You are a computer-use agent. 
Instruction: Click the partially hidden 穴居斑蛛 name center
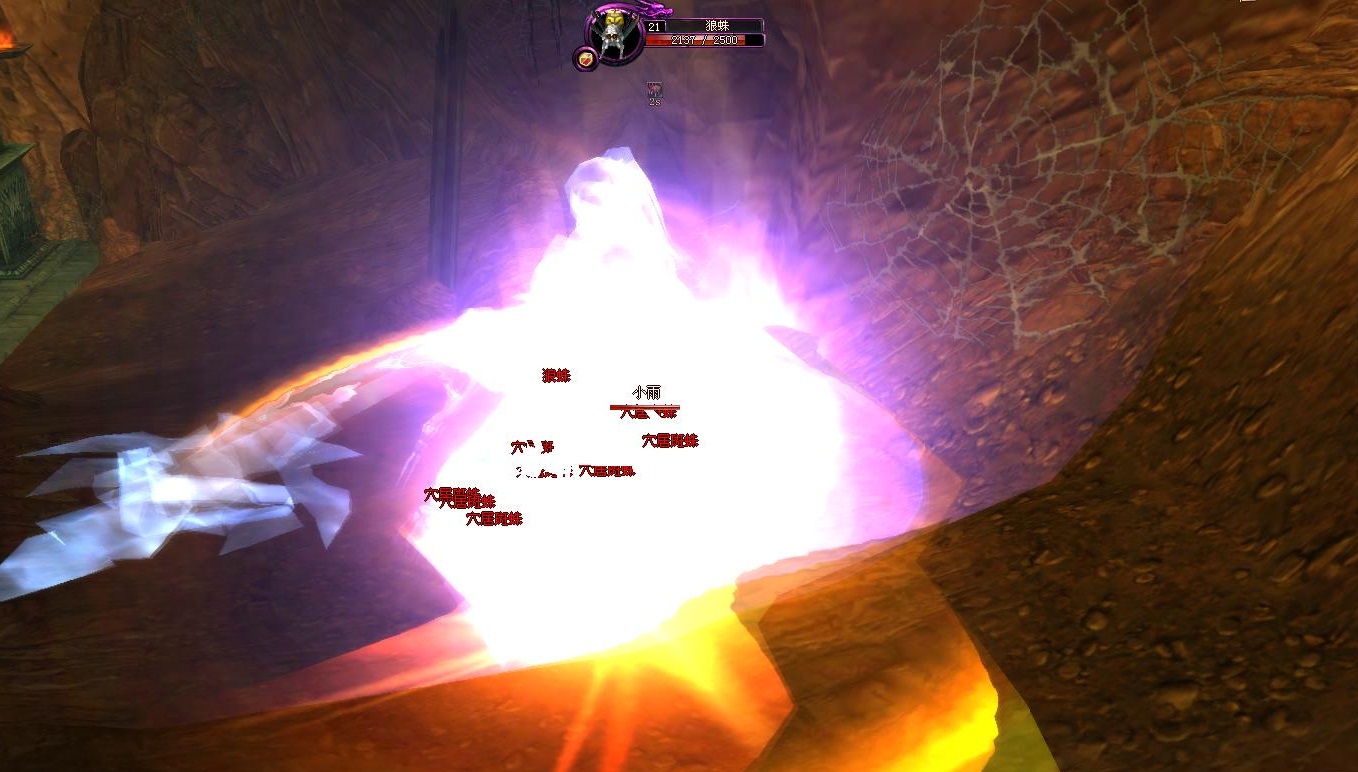pos(533,447)
